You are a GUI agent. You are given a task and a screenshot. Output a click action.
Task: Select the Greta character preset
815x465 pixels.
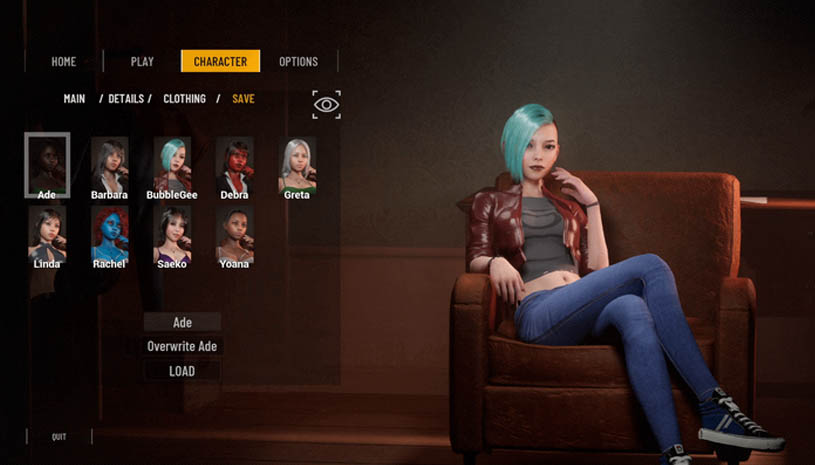pyautogui.click(x=296, y=164)
